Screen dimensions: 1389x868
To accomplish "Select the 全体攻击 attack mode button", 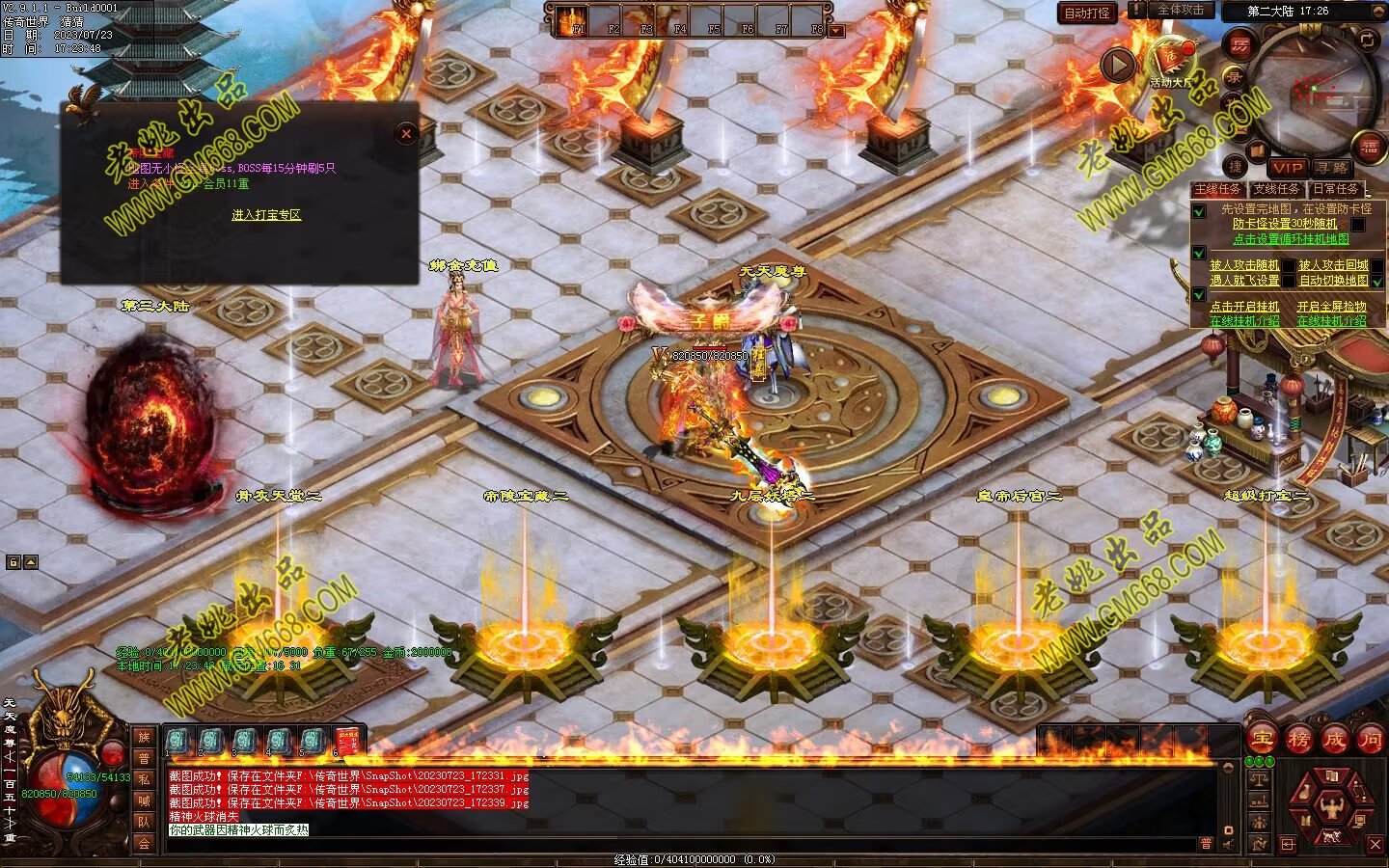I will 1179,10.
